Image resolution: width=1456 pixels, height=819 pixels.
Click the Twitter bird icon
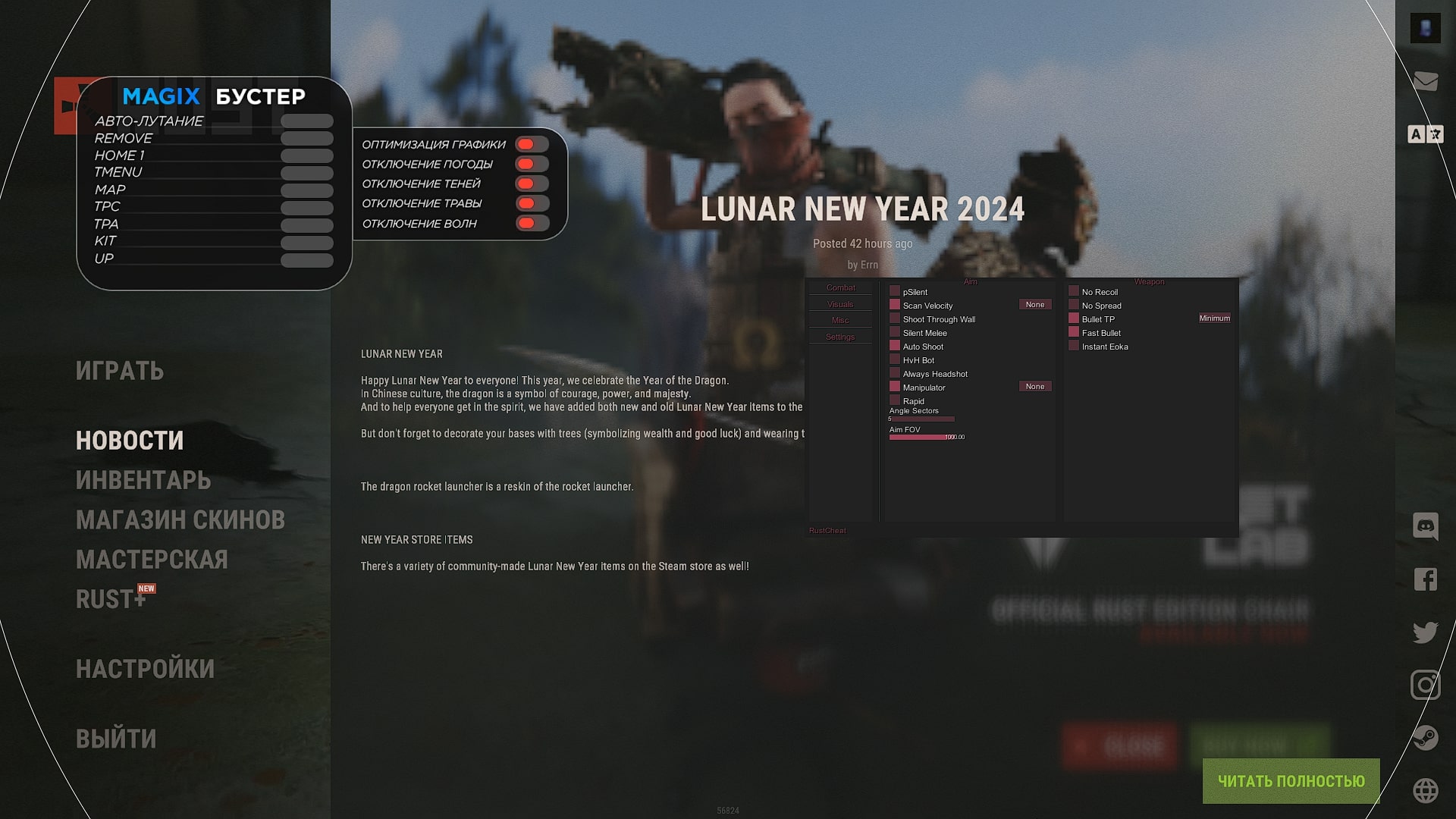click(1426, 631)
